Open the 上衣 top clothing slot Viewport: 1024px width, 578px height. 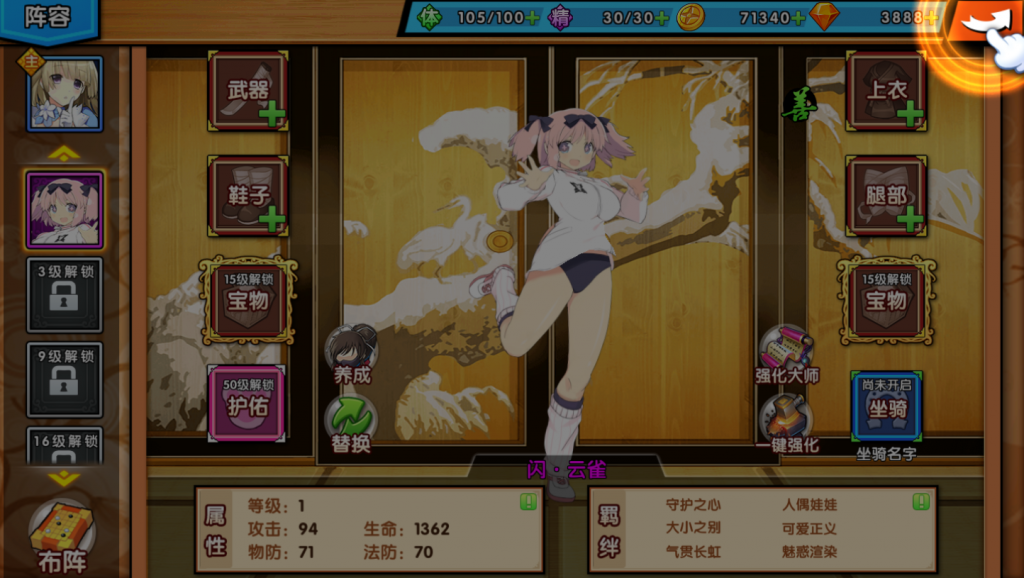[886, 91]
